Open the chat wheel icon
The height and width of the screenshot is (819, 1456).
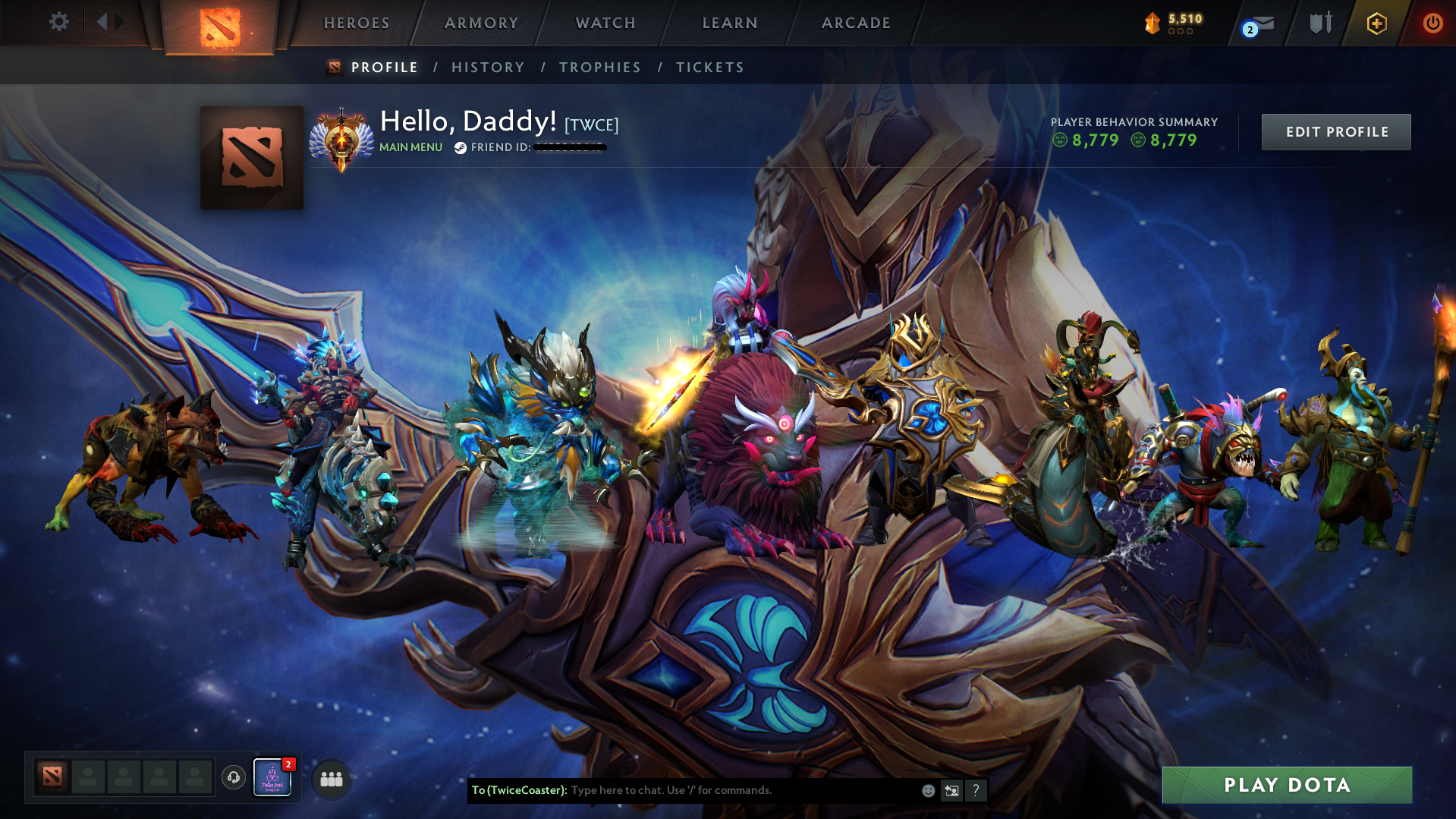pyautogui.click(x=951, y=790)
